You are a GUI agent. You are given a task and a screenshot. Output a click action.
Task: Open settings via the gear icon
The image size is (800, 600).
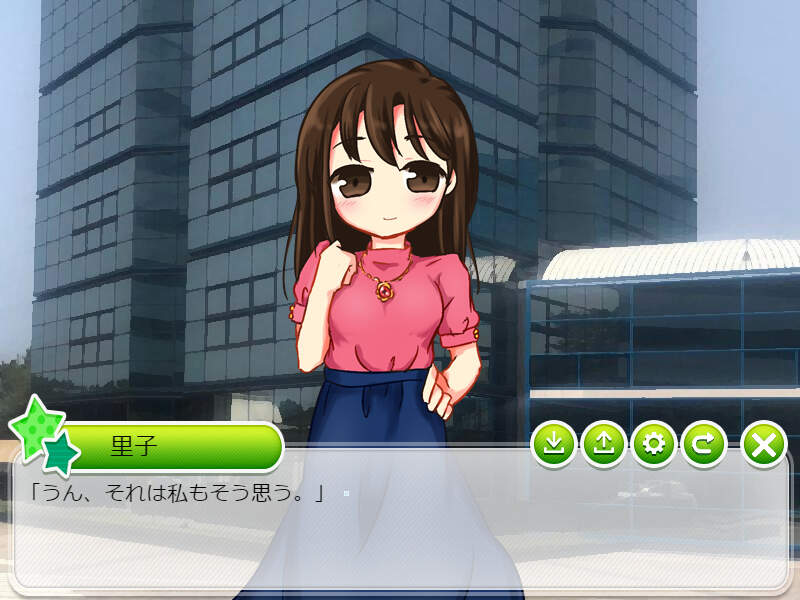(654, 444)
